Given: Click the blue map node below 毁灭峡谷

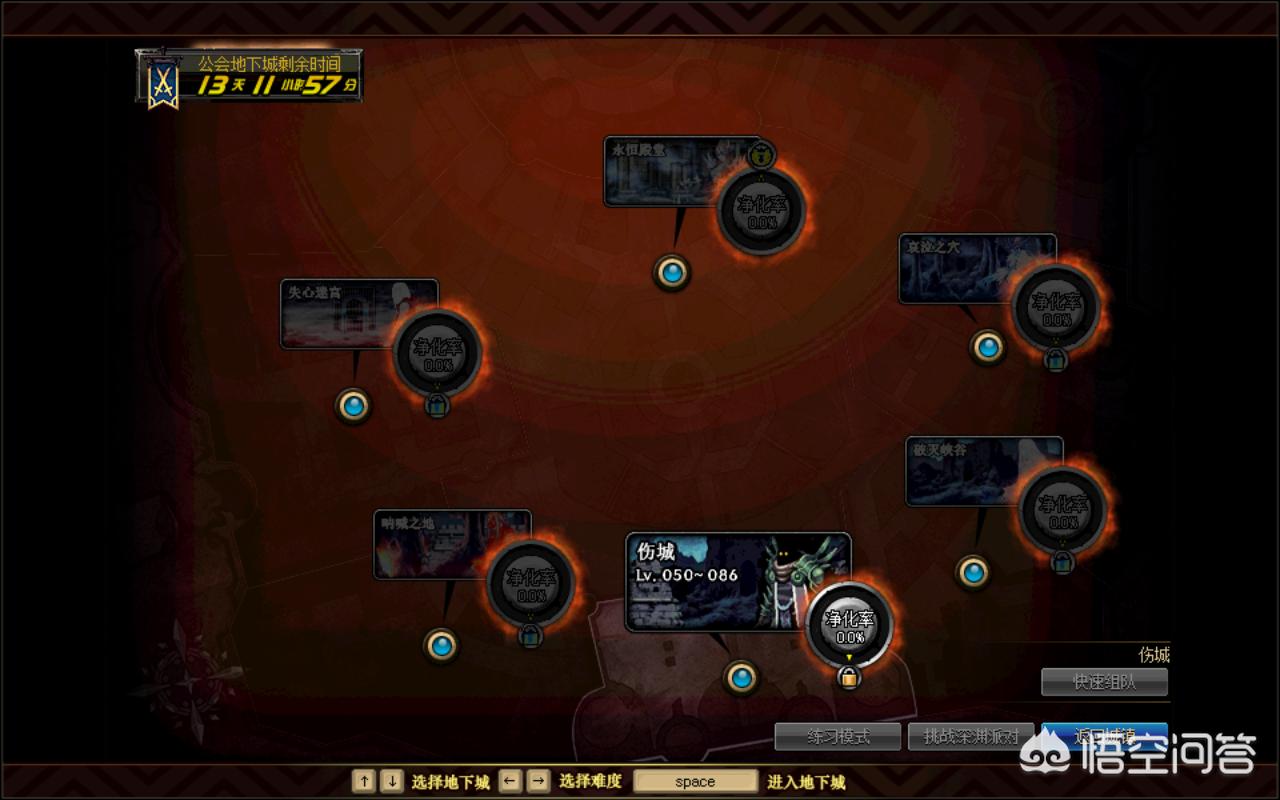Looking at the screenshot, I should pos(973,572).
